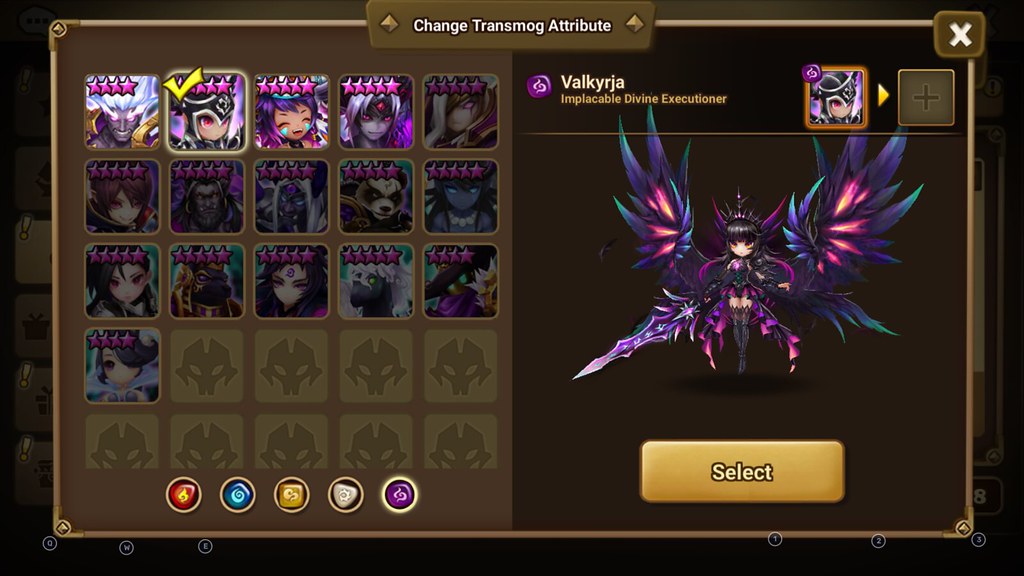The image size is (1024, 576).
Task: Close the Change Transmog Attribute window
Action: pyautogui.click(x=959, y=36)
